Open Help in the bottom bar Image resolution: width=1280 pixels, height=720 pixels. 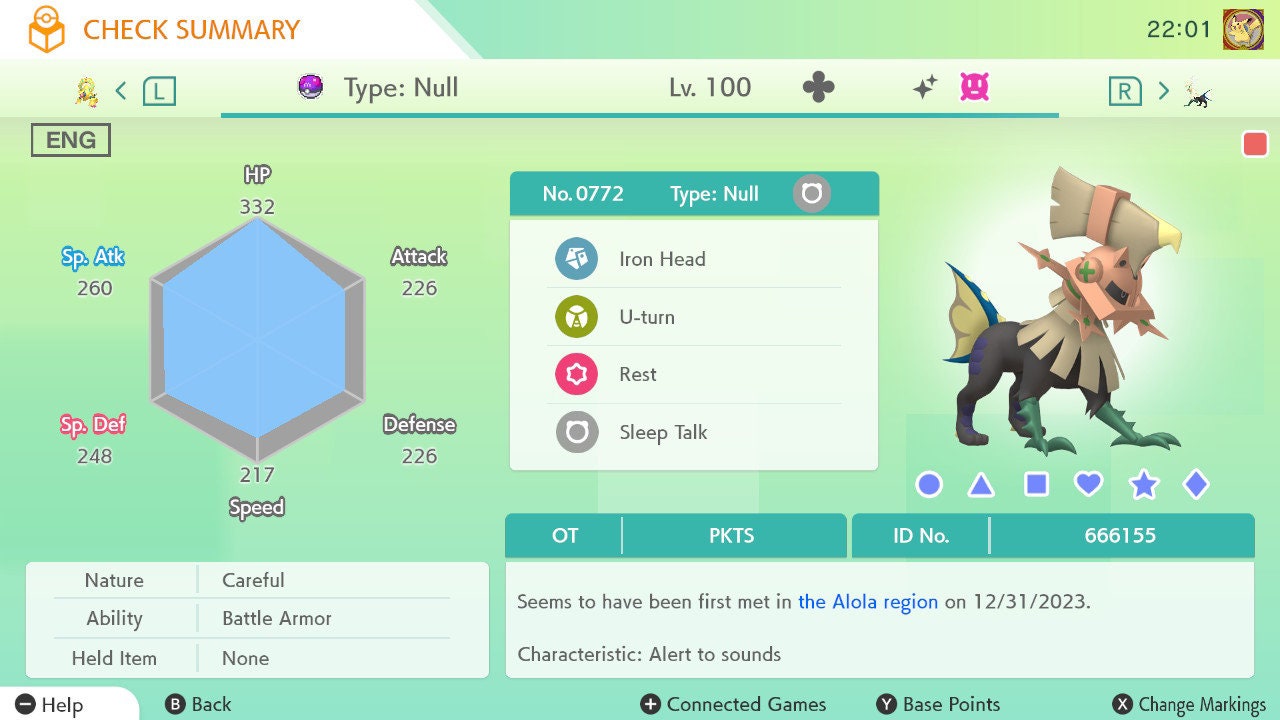pos(50,705)
